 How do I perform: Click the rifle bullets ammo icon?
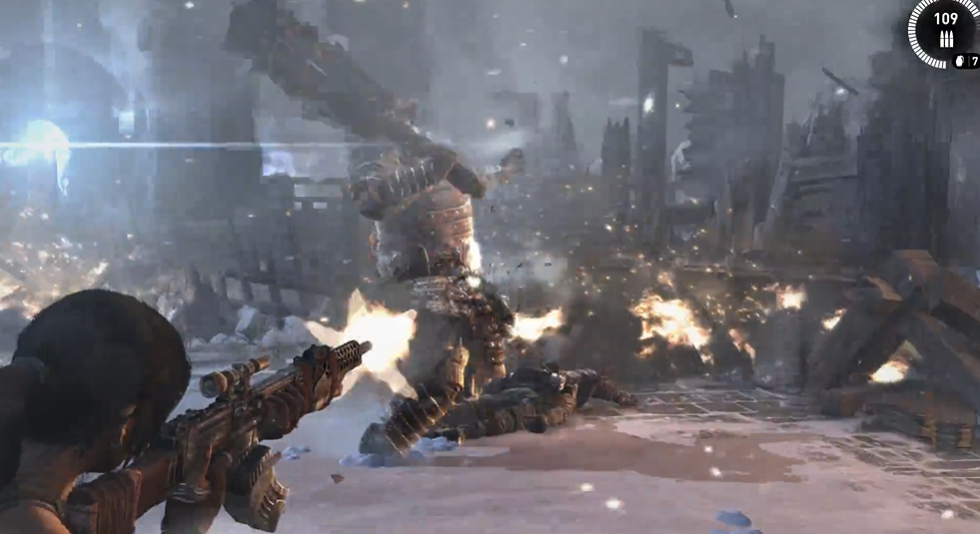(945, 37)
